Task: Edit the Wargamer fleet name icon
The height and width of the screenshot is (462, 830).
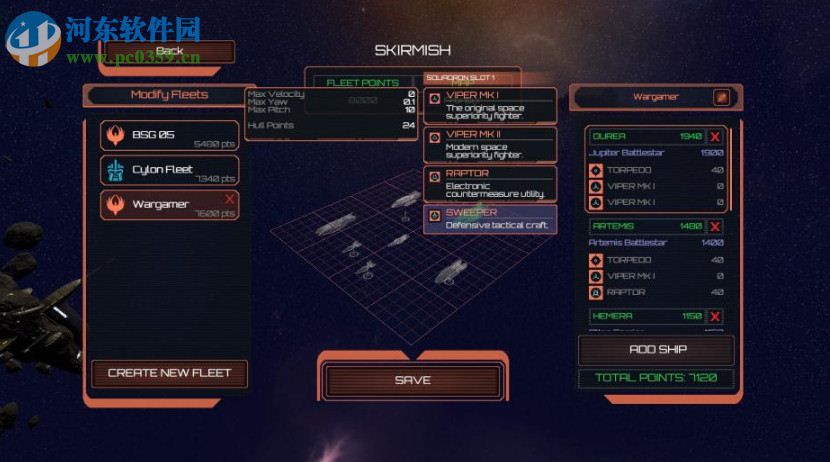Action: point(720,97)
